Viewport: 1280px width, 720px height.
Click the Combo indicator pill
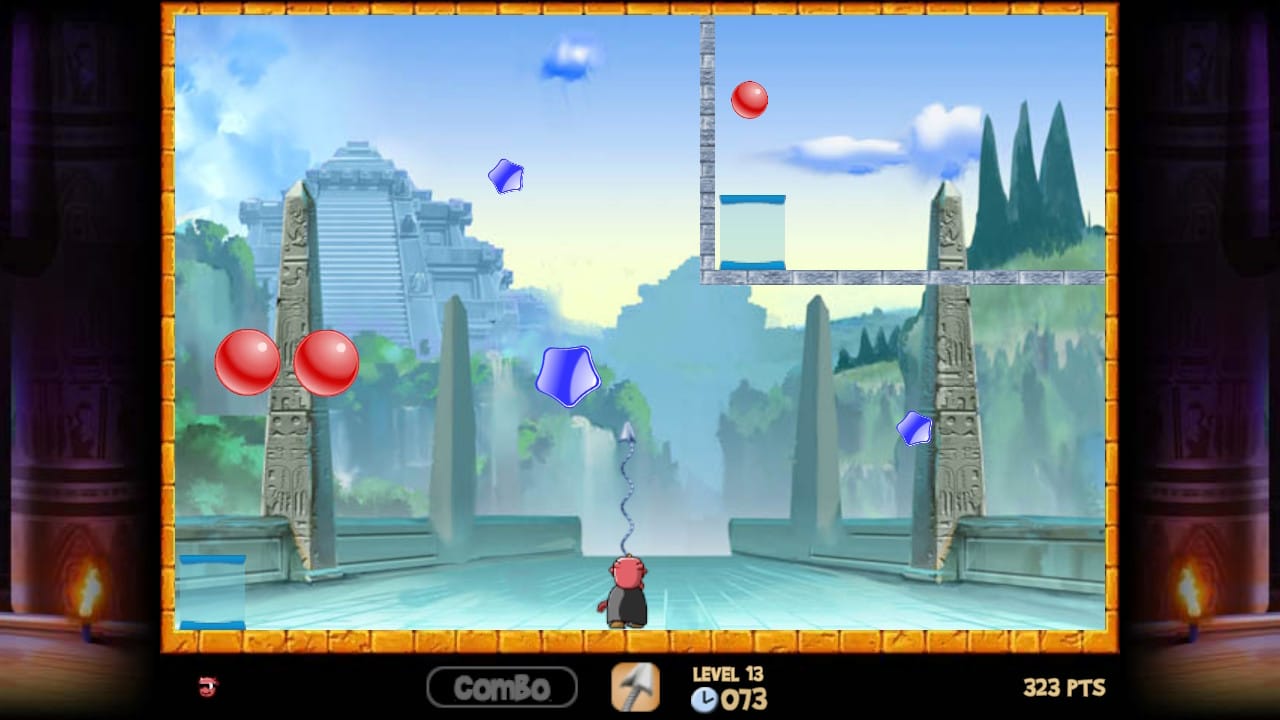502,688
